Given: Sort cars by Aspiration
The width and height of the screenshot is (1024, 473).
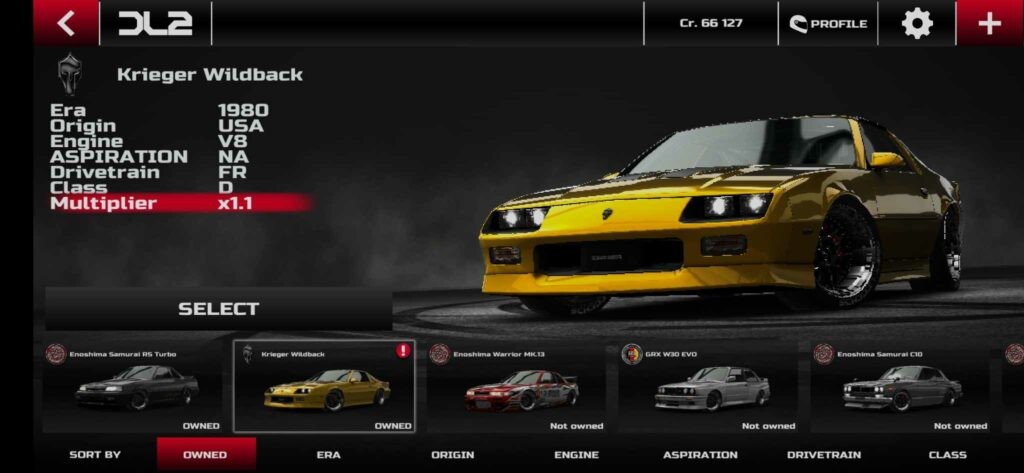Looking at the screenshot, I should 700,455.
